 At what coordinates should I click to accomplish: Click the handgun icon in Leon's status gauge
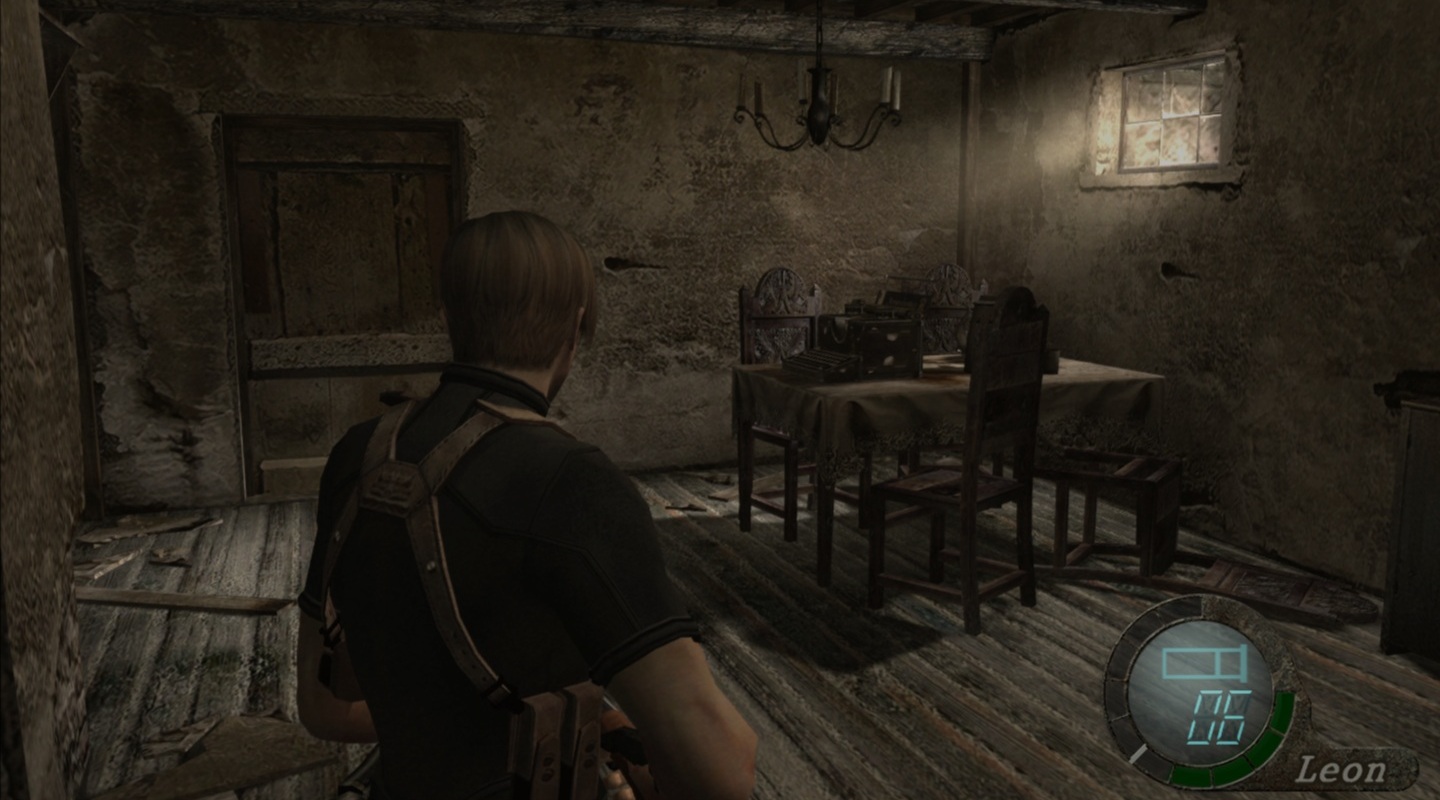1202,664
